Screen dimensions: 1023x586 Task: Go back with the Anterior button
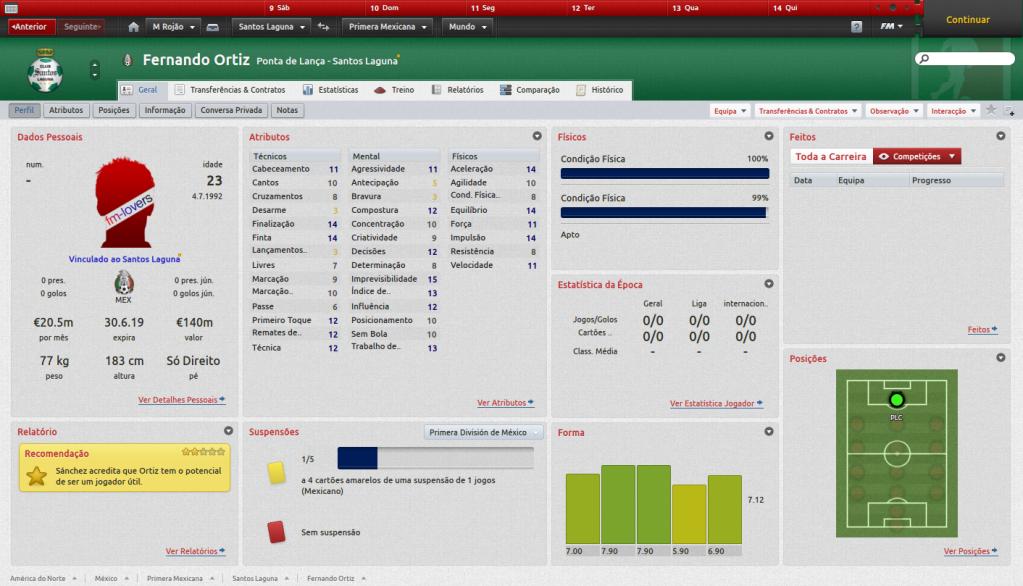point(30,26)
